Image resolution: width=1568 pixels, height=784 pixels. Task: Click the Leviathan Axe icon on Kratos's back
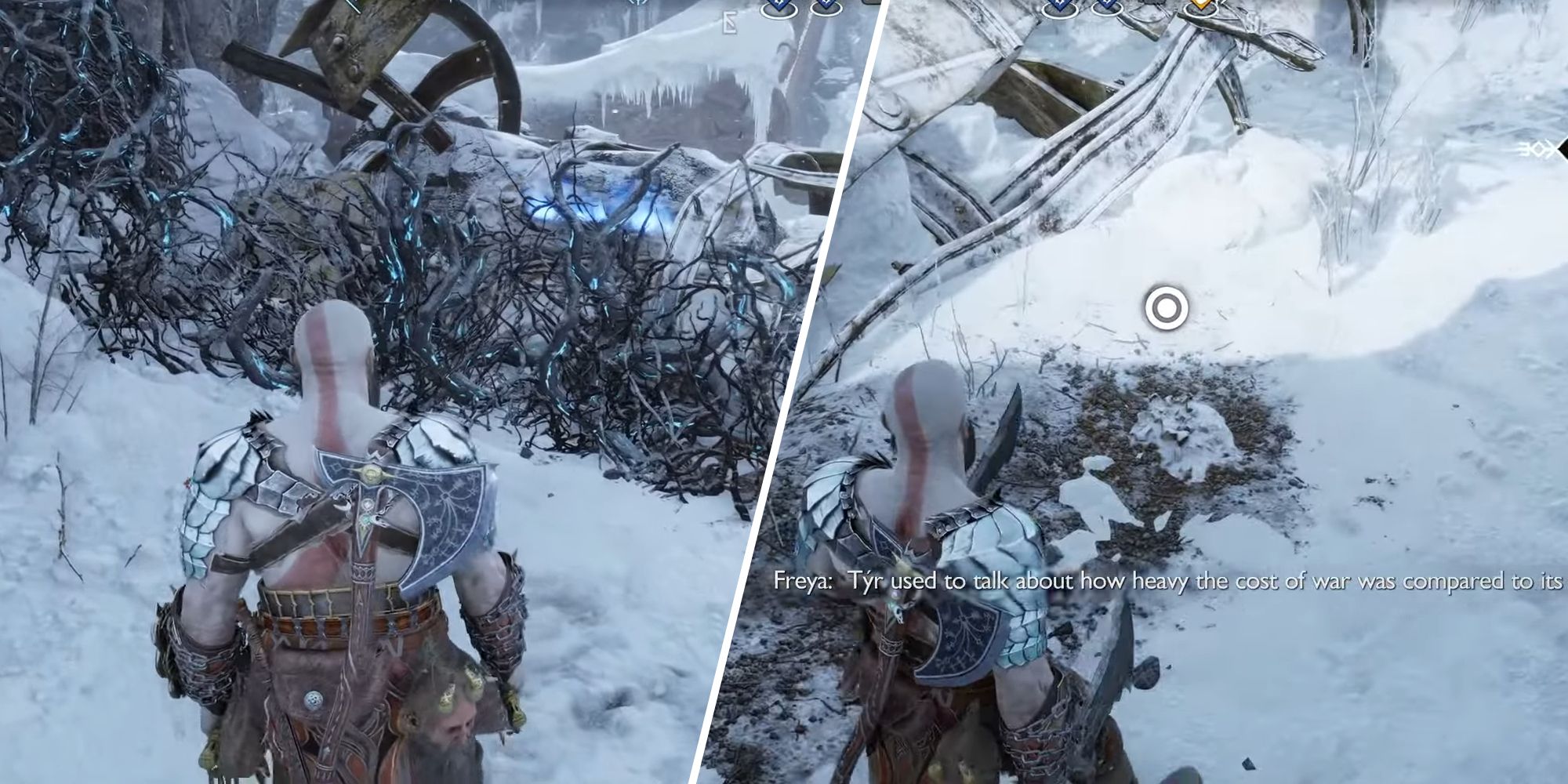408,510
